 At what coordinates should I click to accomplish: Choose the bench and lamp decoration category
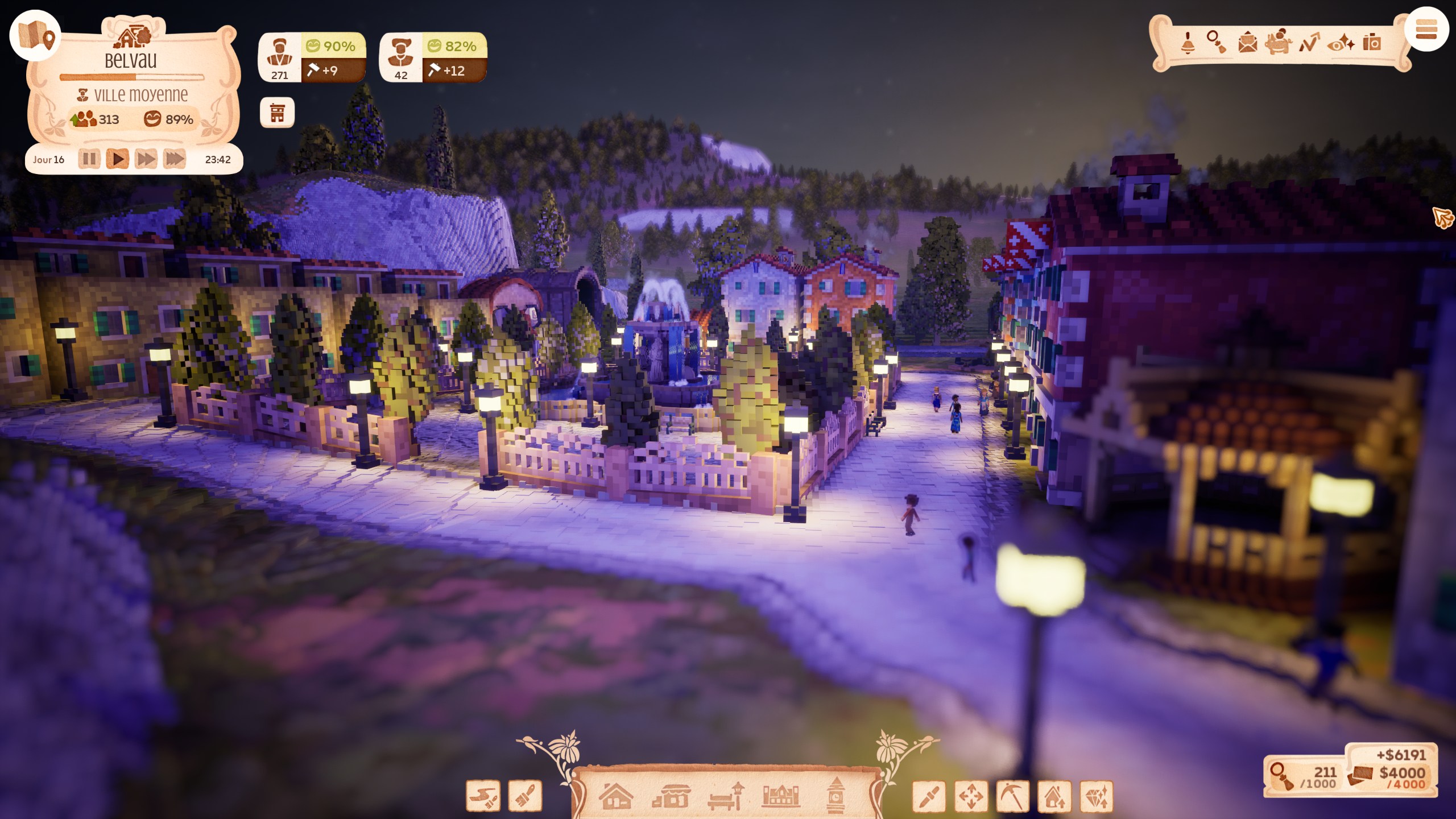(x=726, y=796)
